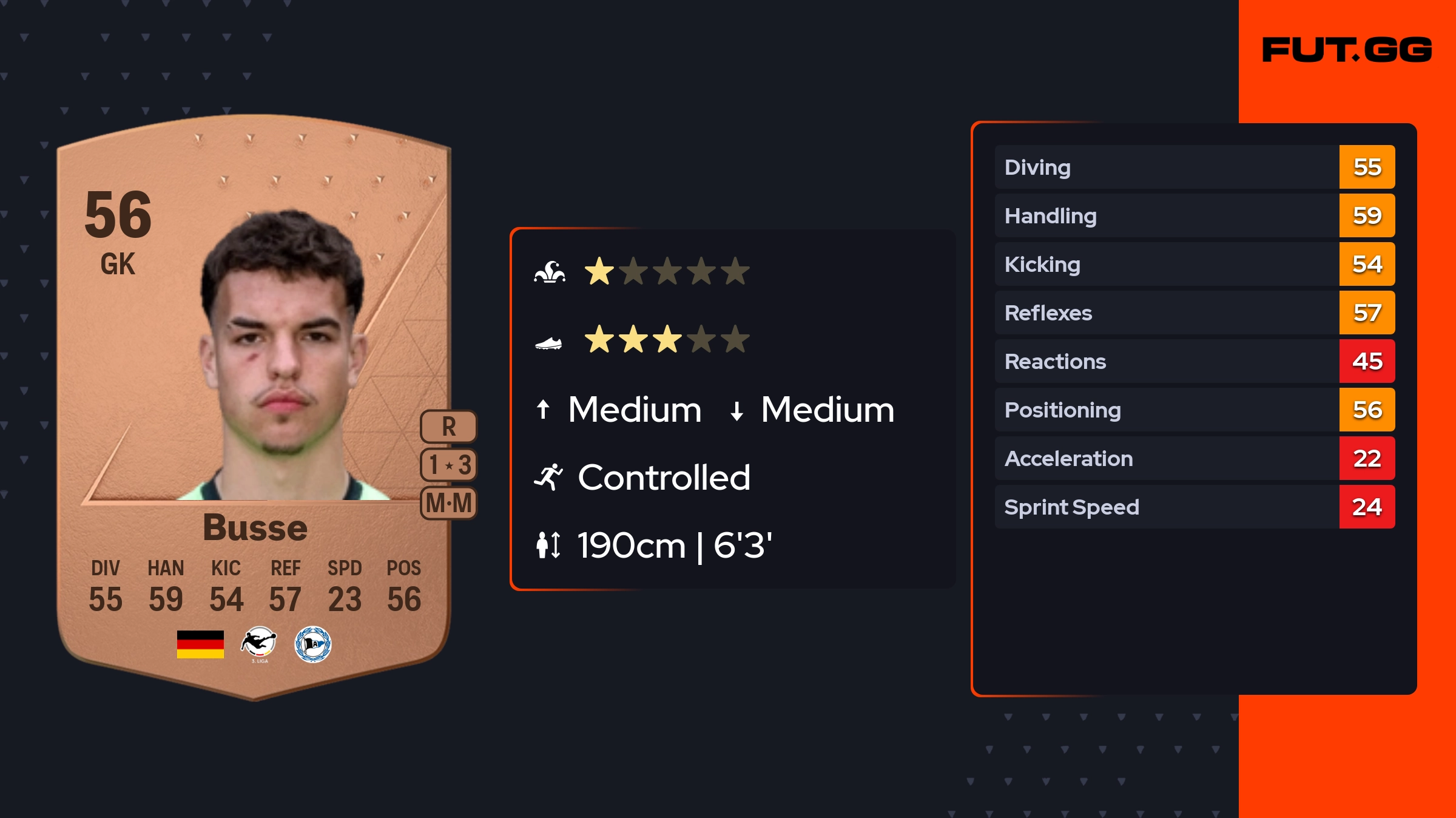The width and height of the screenshot is (1456, 818).
Task: Open the 3. Liga league badge
Action: (x=259, y=644)
